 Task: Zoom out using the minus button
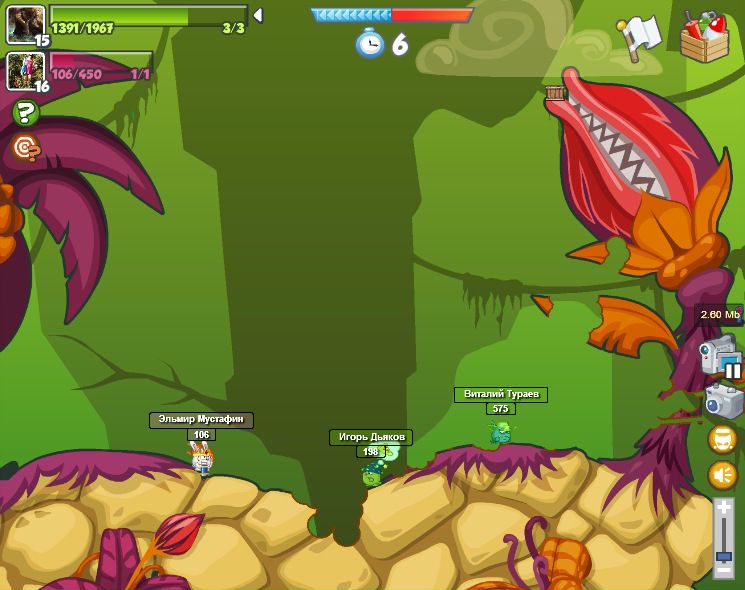723,569
